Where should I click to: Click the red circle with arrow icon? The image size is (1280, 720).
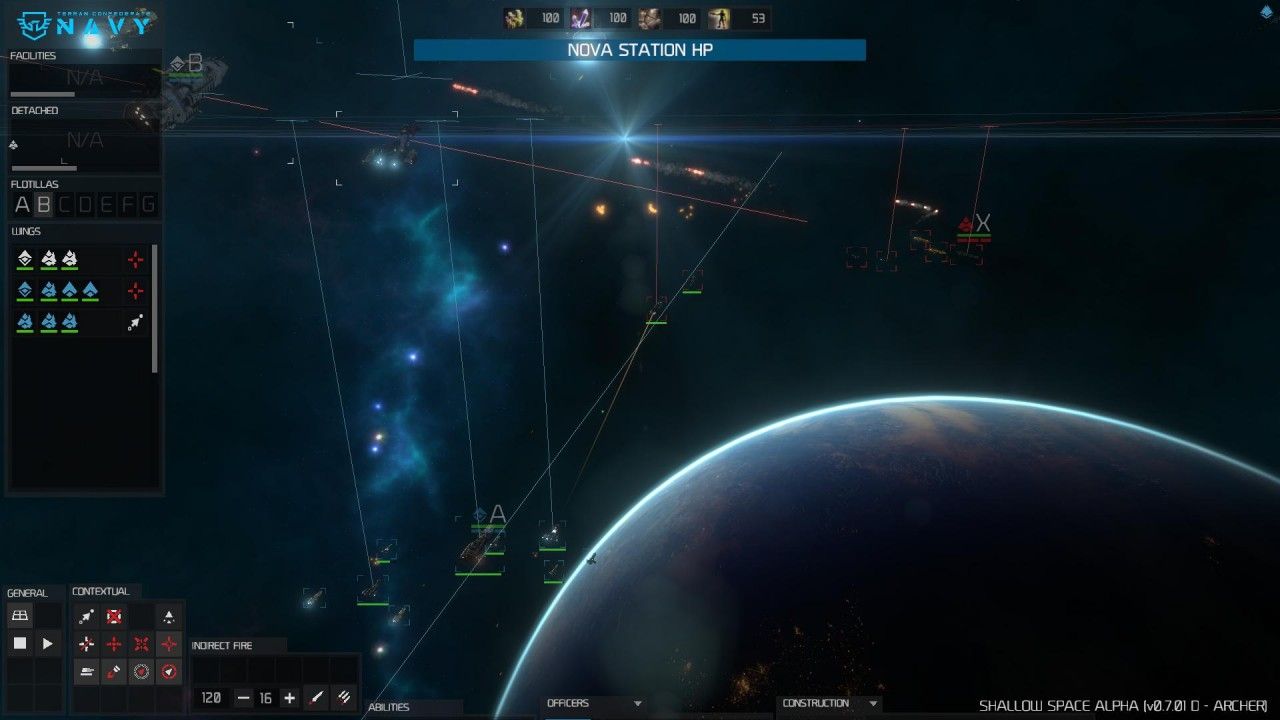coord(169,672)
